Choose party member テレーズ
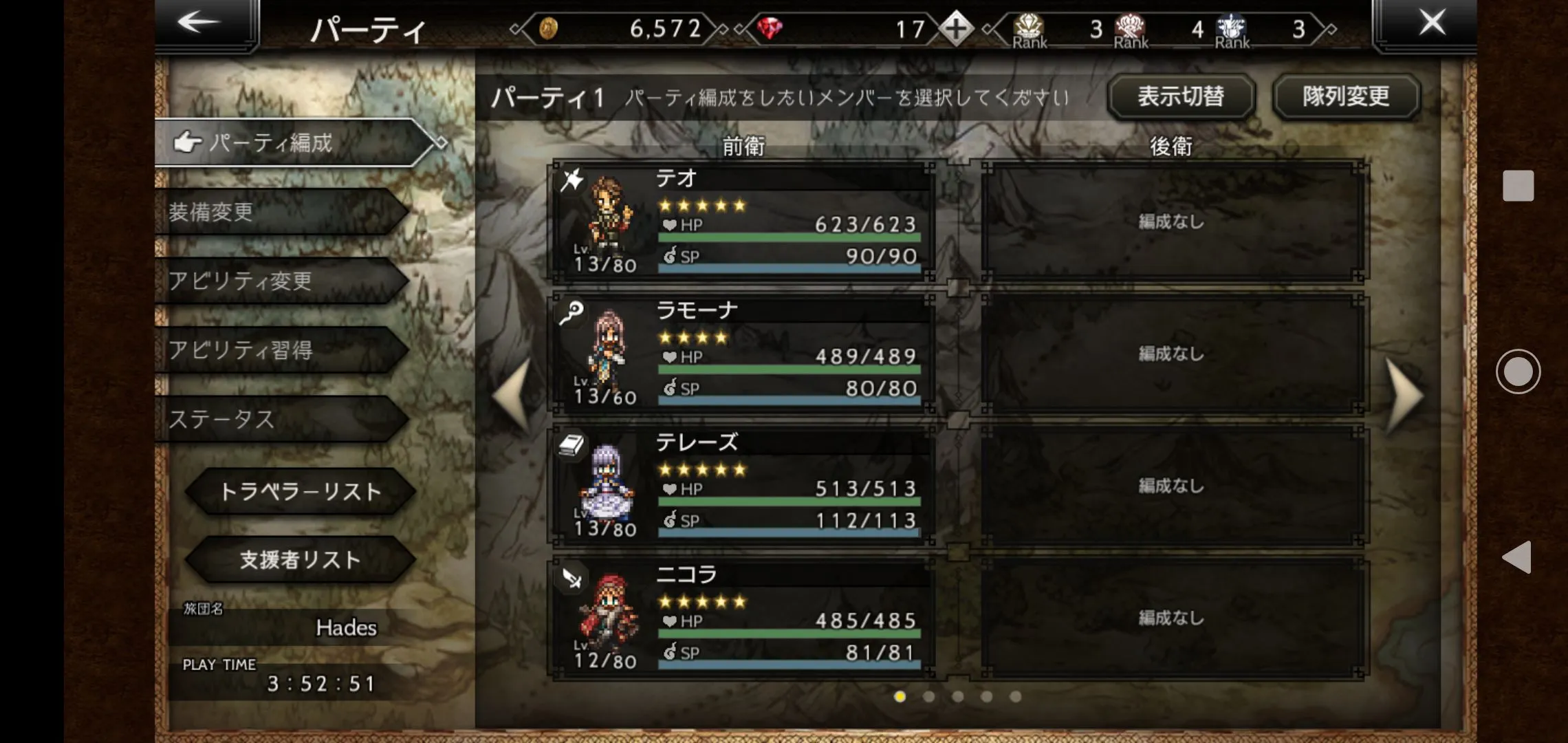Viewport: 1568px width, 743px height. click(743, 486)
